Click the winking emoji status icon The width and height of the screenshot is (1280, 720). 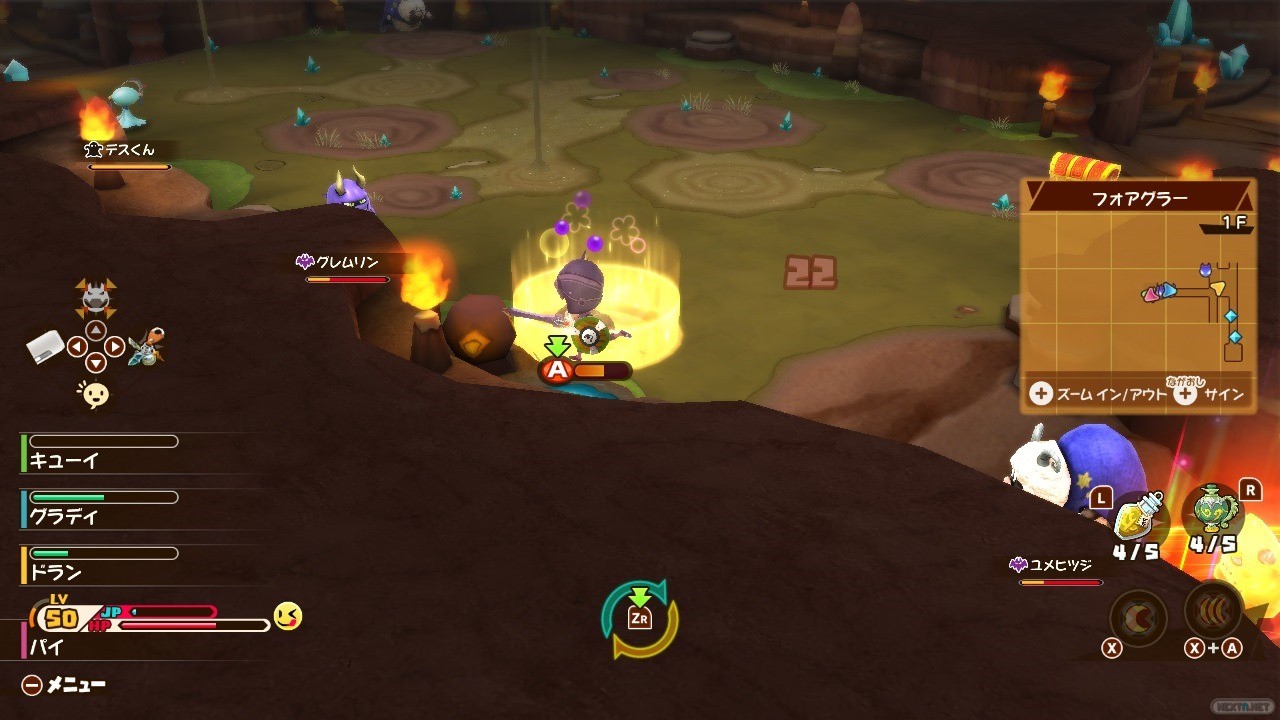pyautogui.click(x=288, y=616)
